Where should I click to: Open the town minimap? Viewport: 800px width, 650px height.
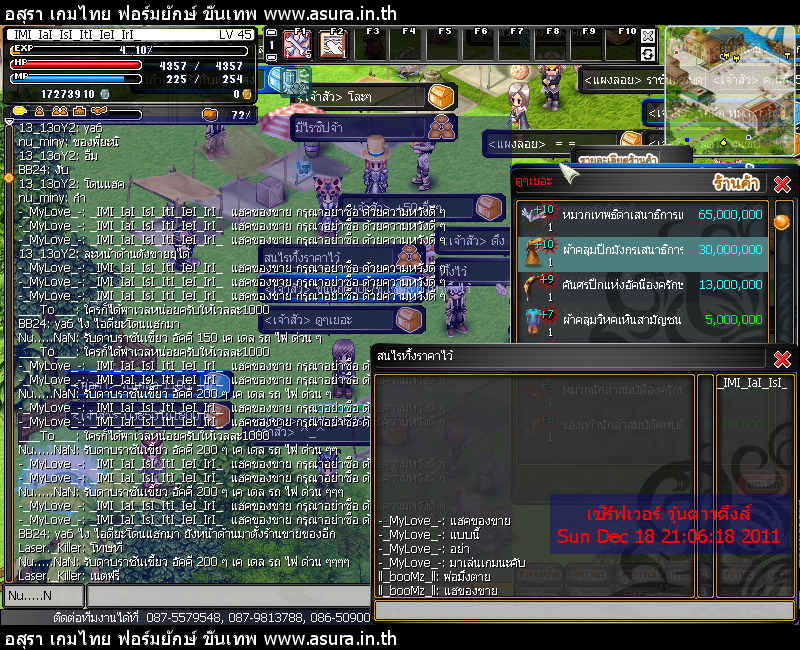pyautogui.click(x=730, y=90)
